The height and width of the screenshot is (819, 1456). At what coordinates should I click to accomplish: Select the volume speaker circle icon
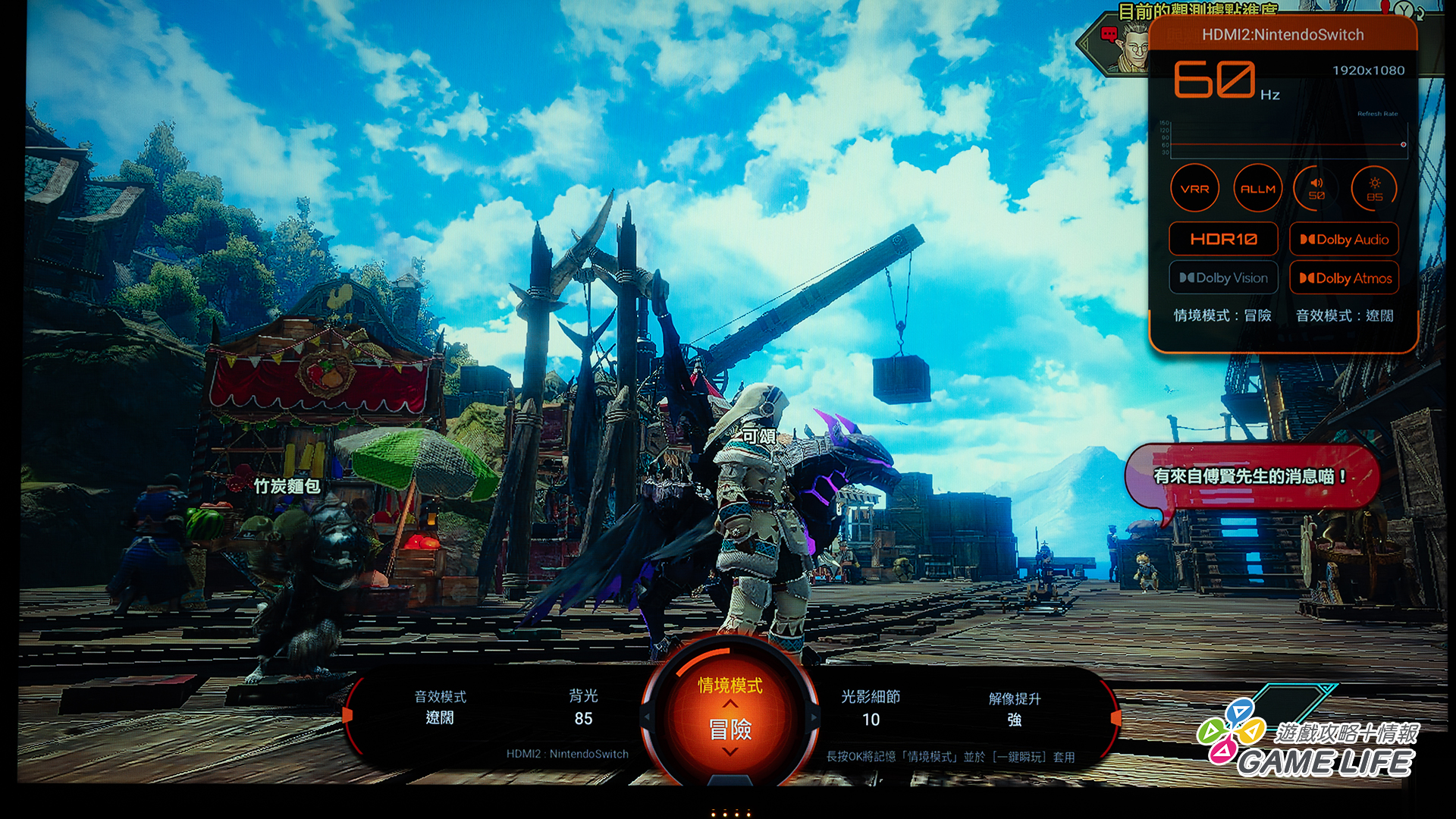(1316, 189)
